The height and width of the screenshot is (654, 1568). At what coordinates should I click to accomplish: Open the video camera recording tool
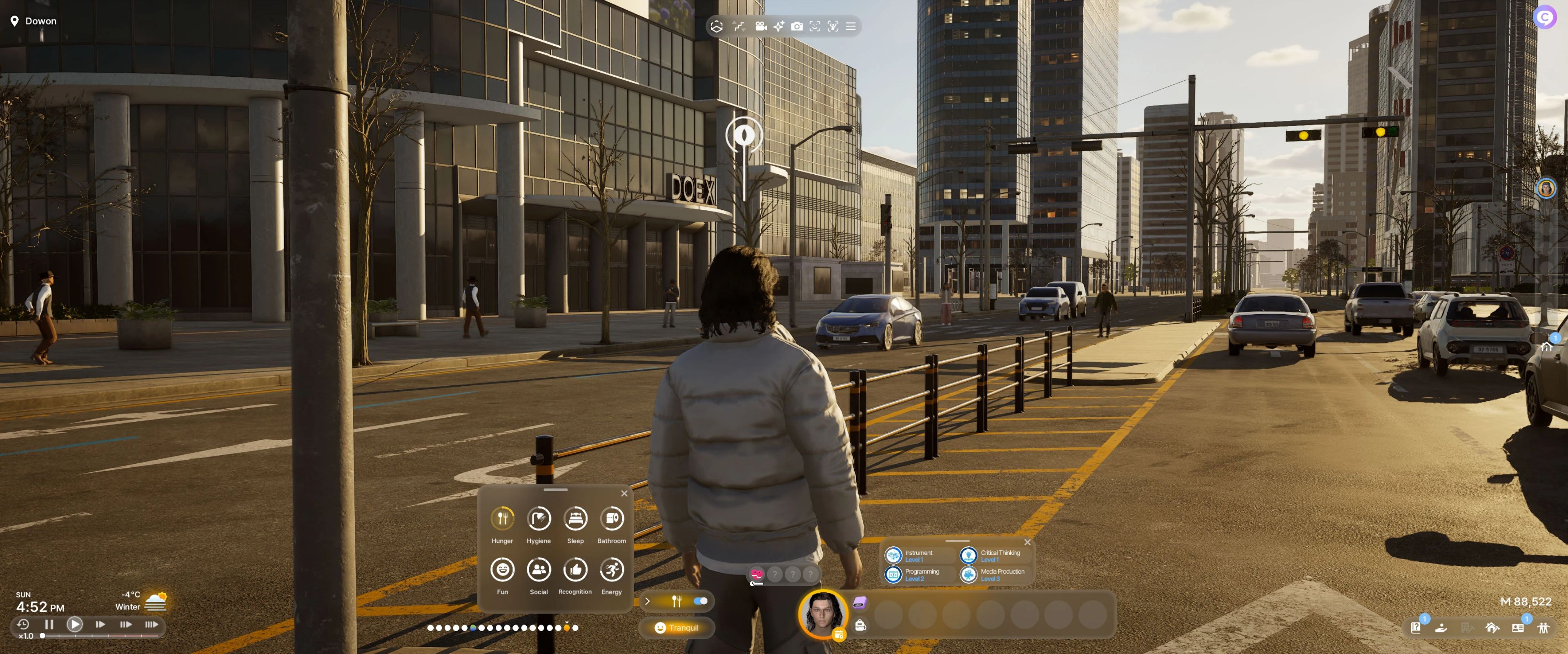coord(760,26)
